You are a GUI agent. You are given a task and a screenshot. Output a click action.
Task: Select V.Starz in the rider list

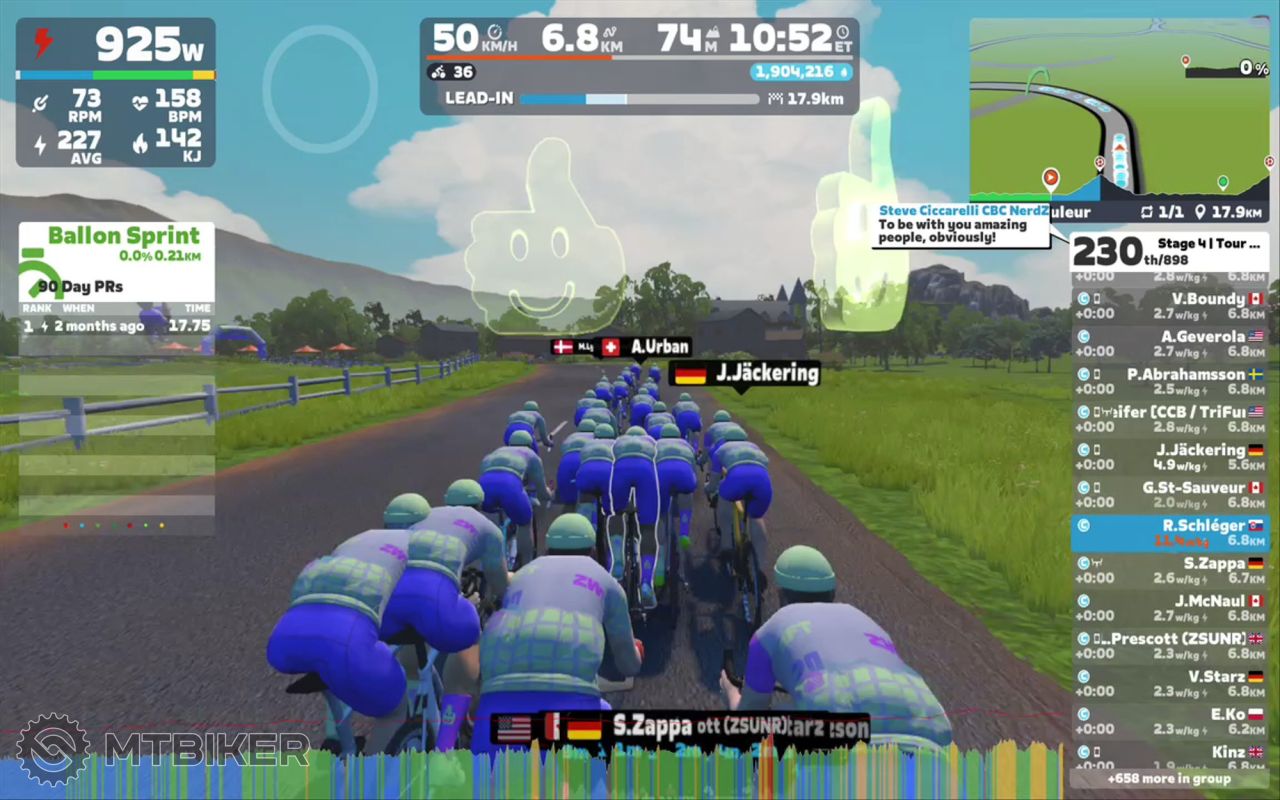tap(1169, 684)
